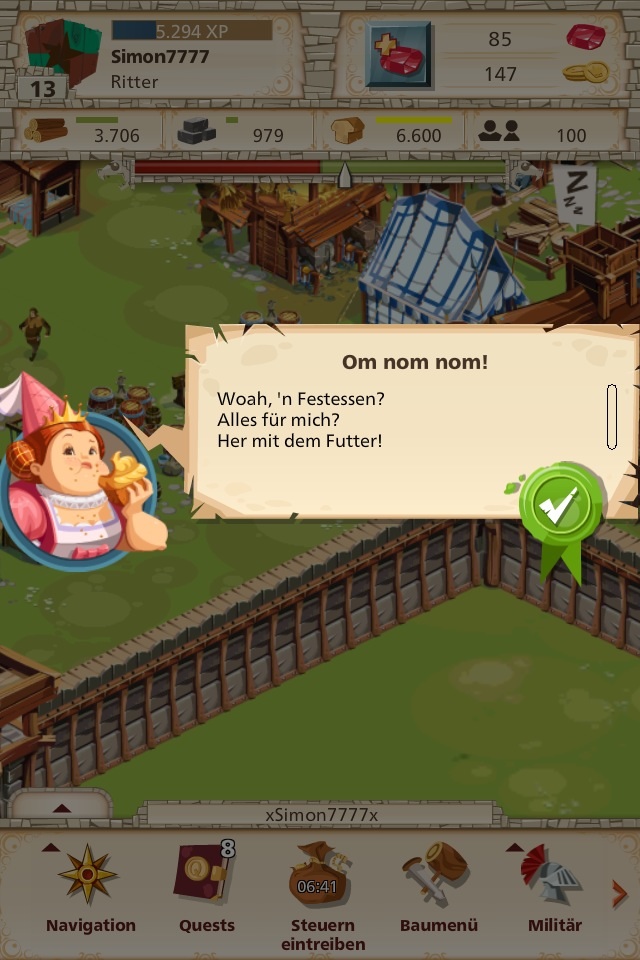640x960 pixels.
Task: Open the Militär menu
Action: pos(554,885)
